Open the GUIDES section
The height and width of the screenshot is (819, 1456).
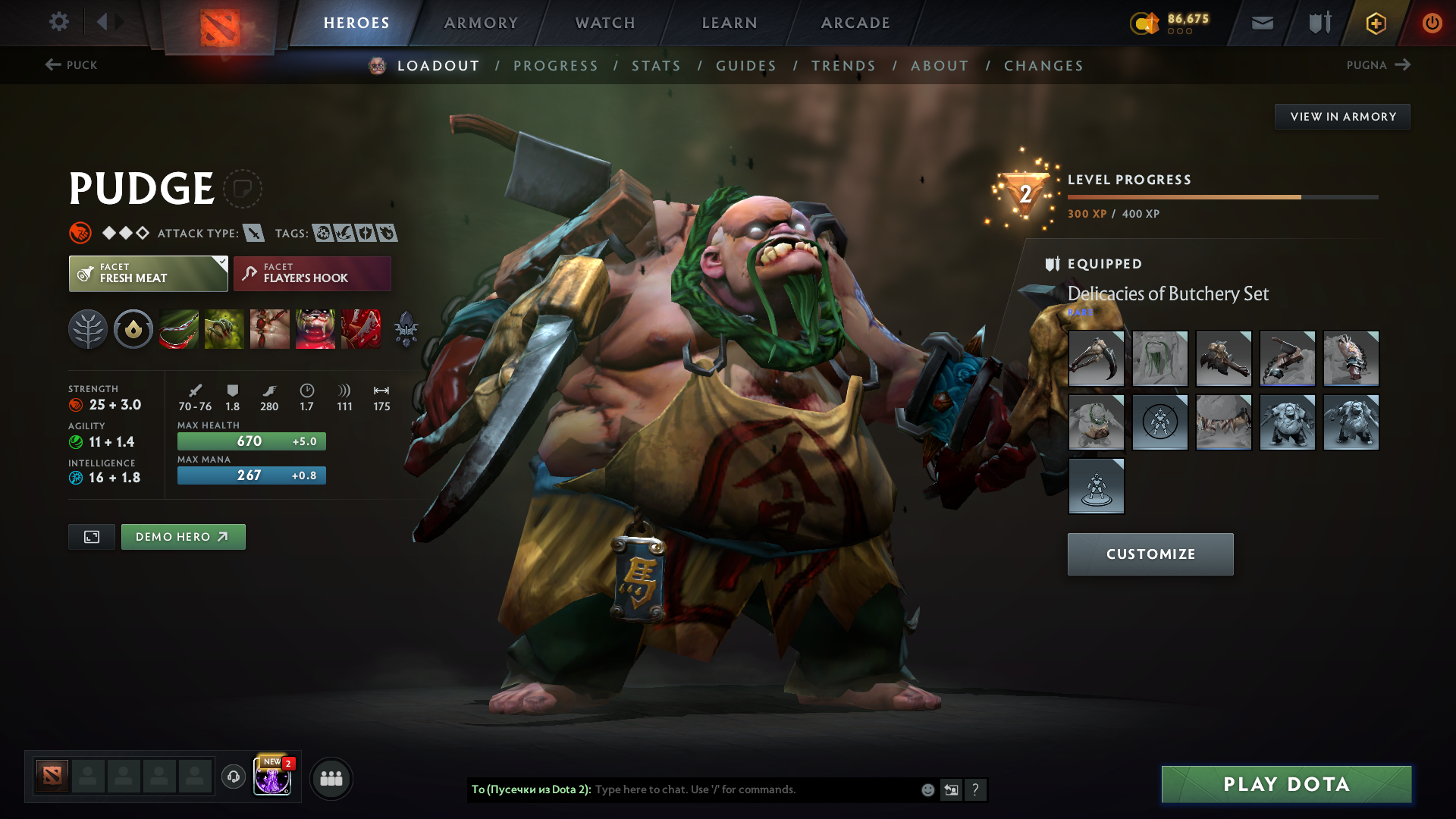[x=746, y=66]
